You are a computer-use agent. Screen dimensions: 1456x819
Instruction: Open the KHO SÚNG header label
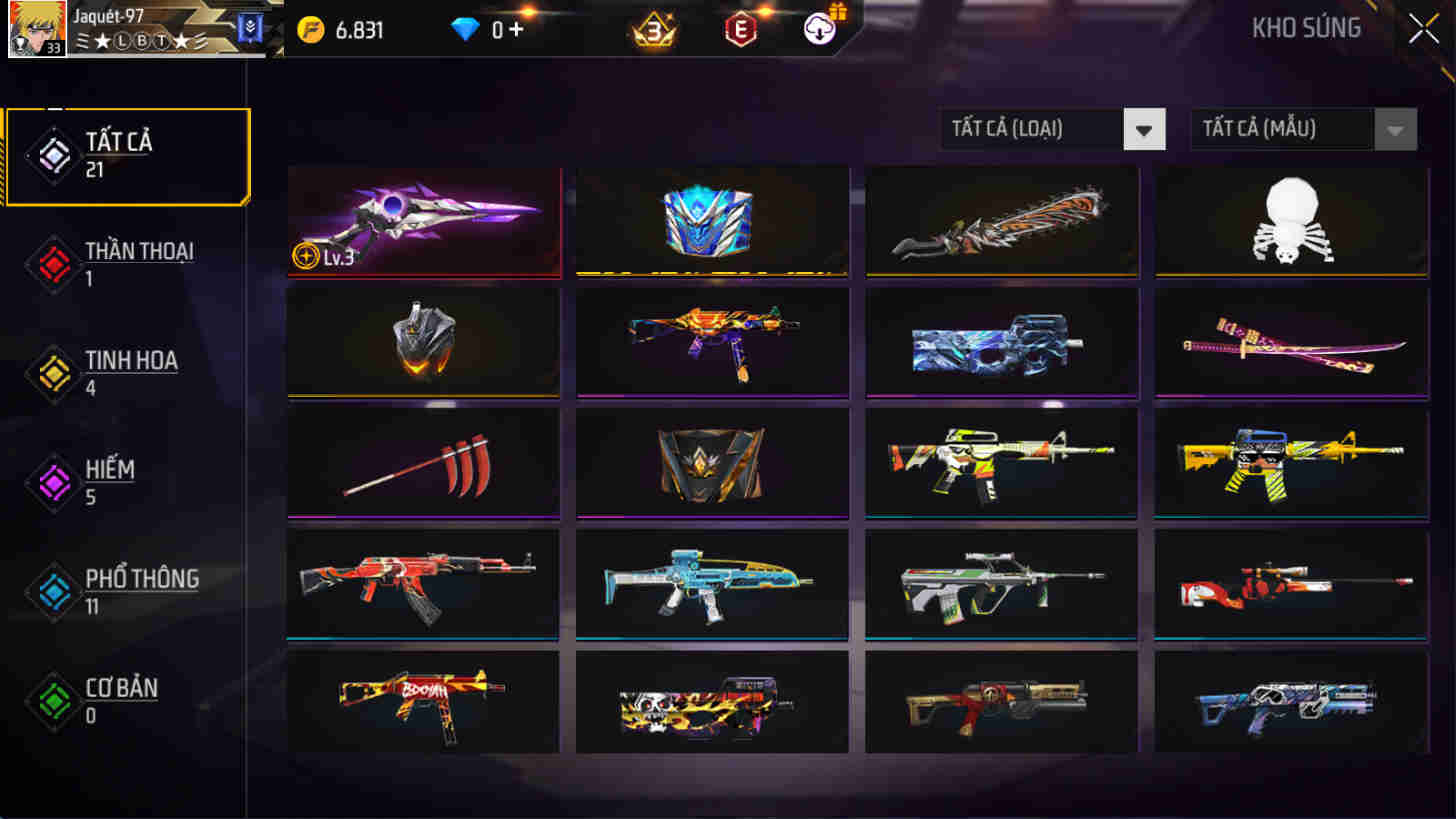click(1308, 29)
